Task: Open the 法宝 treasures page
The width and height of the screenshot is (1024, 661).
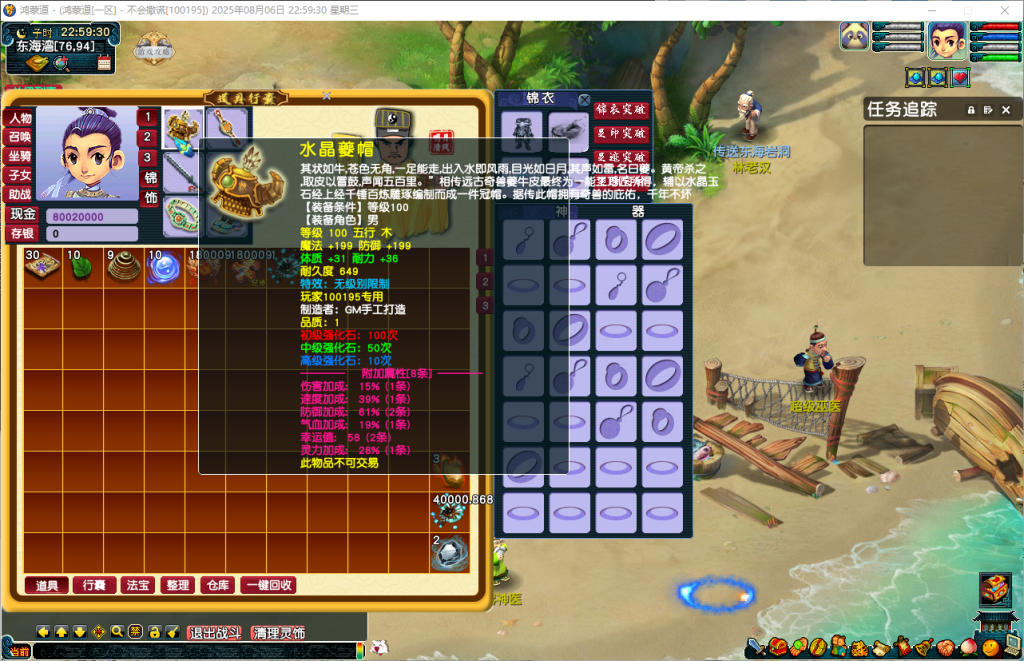Action: click(137, 585)
